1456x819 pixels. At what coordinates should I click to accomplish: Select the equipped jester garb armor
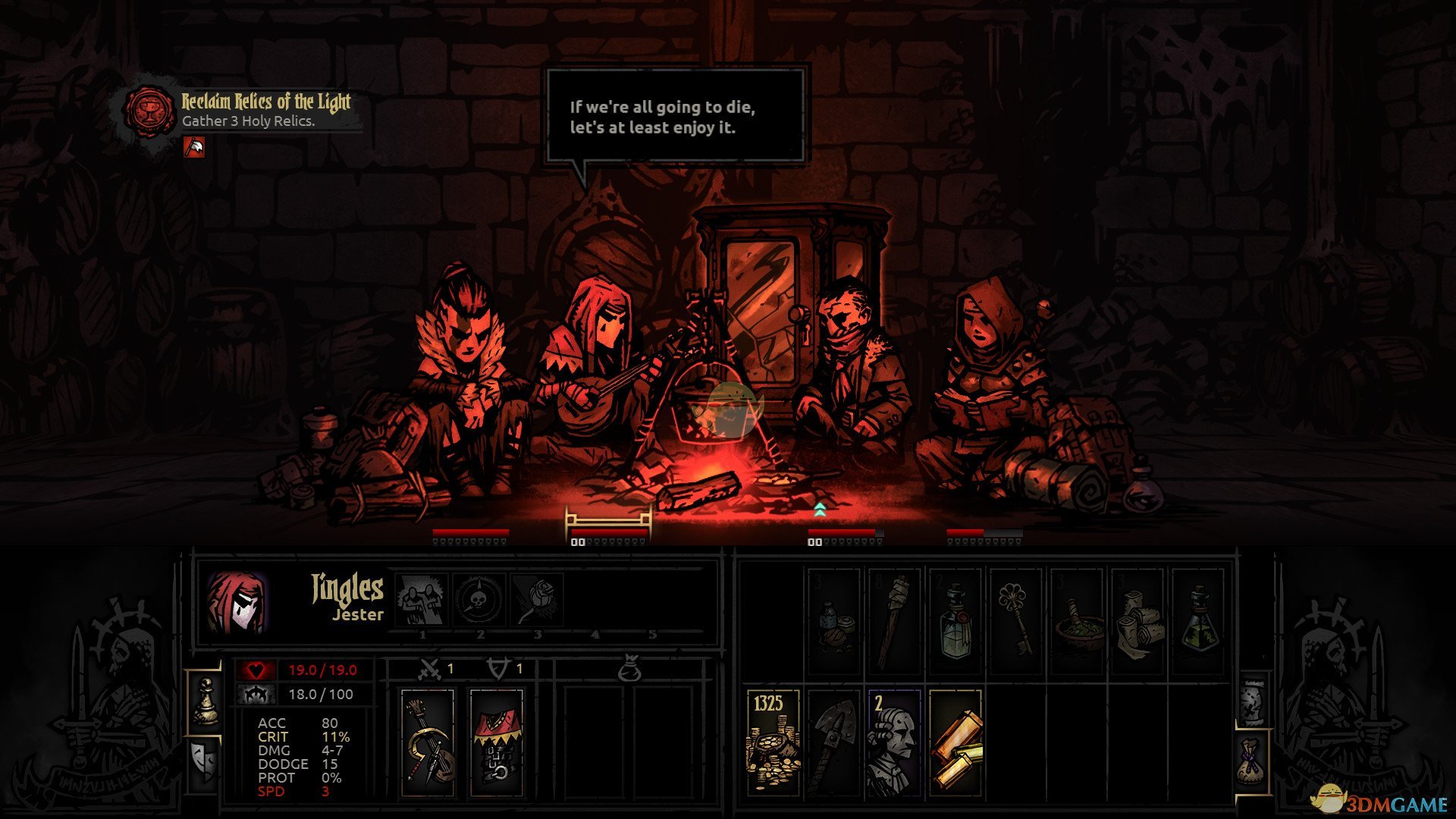497,743
